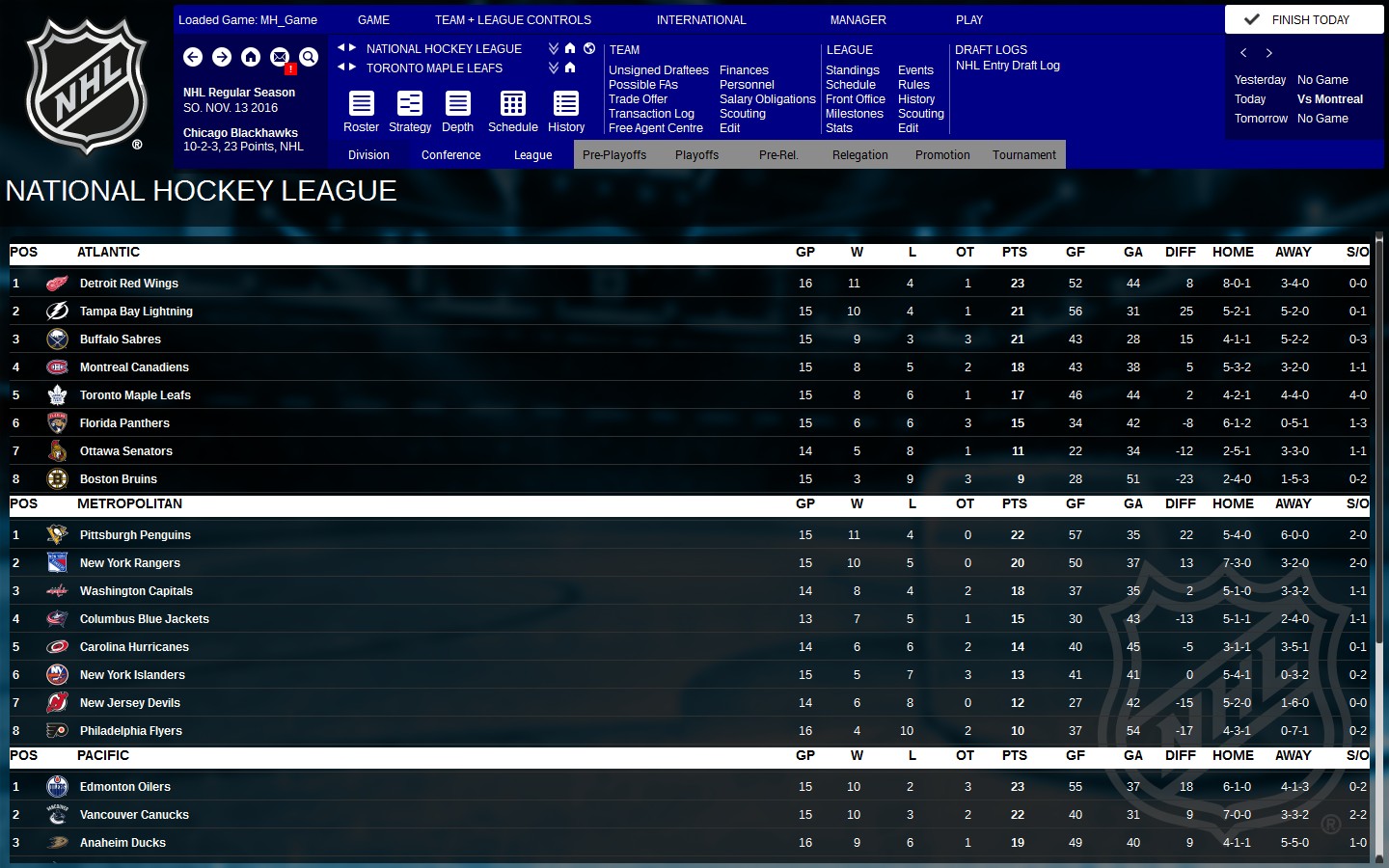Open the NHL Entry Draft Log link
The height and width of the screenshot is (868, 1389).
point(1007,66)
